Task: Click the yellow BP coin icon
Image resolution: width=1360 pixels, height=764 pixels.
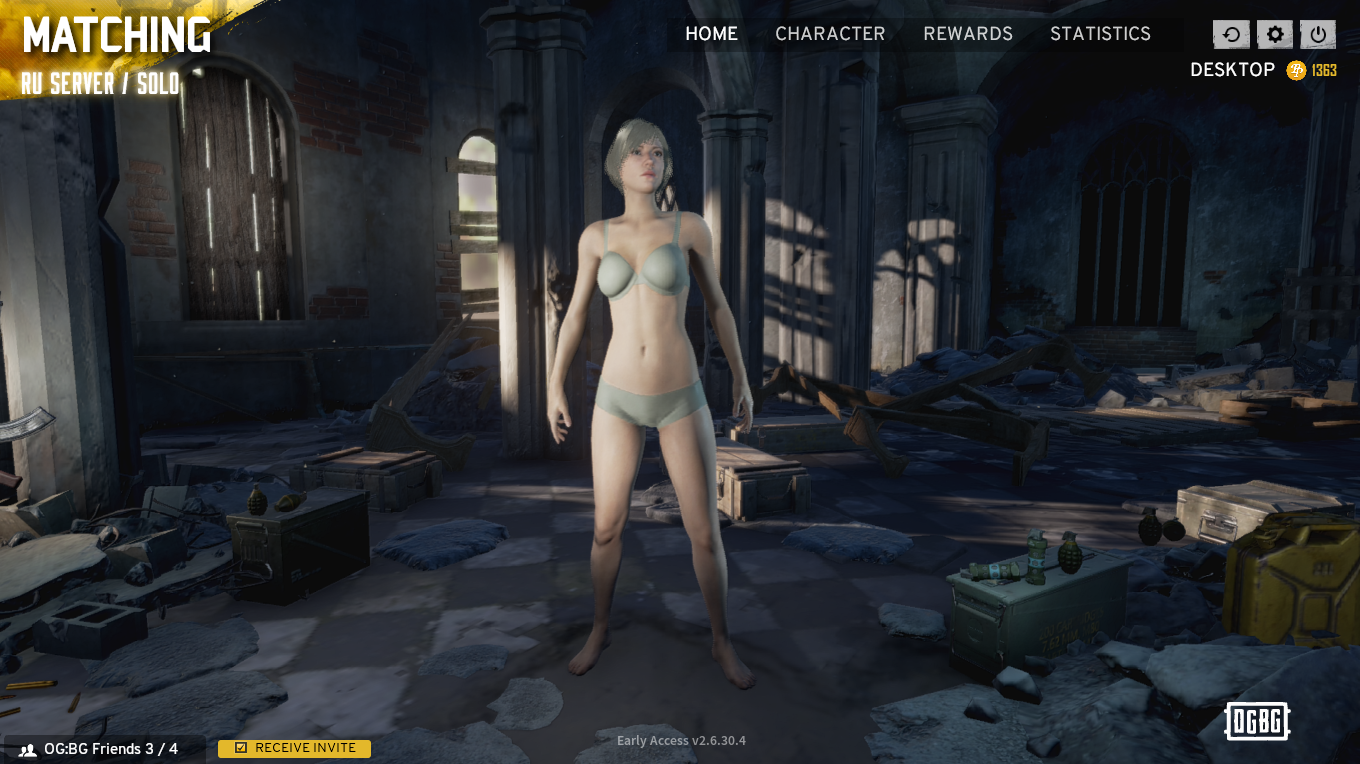Action: [x=1294, y=70]
